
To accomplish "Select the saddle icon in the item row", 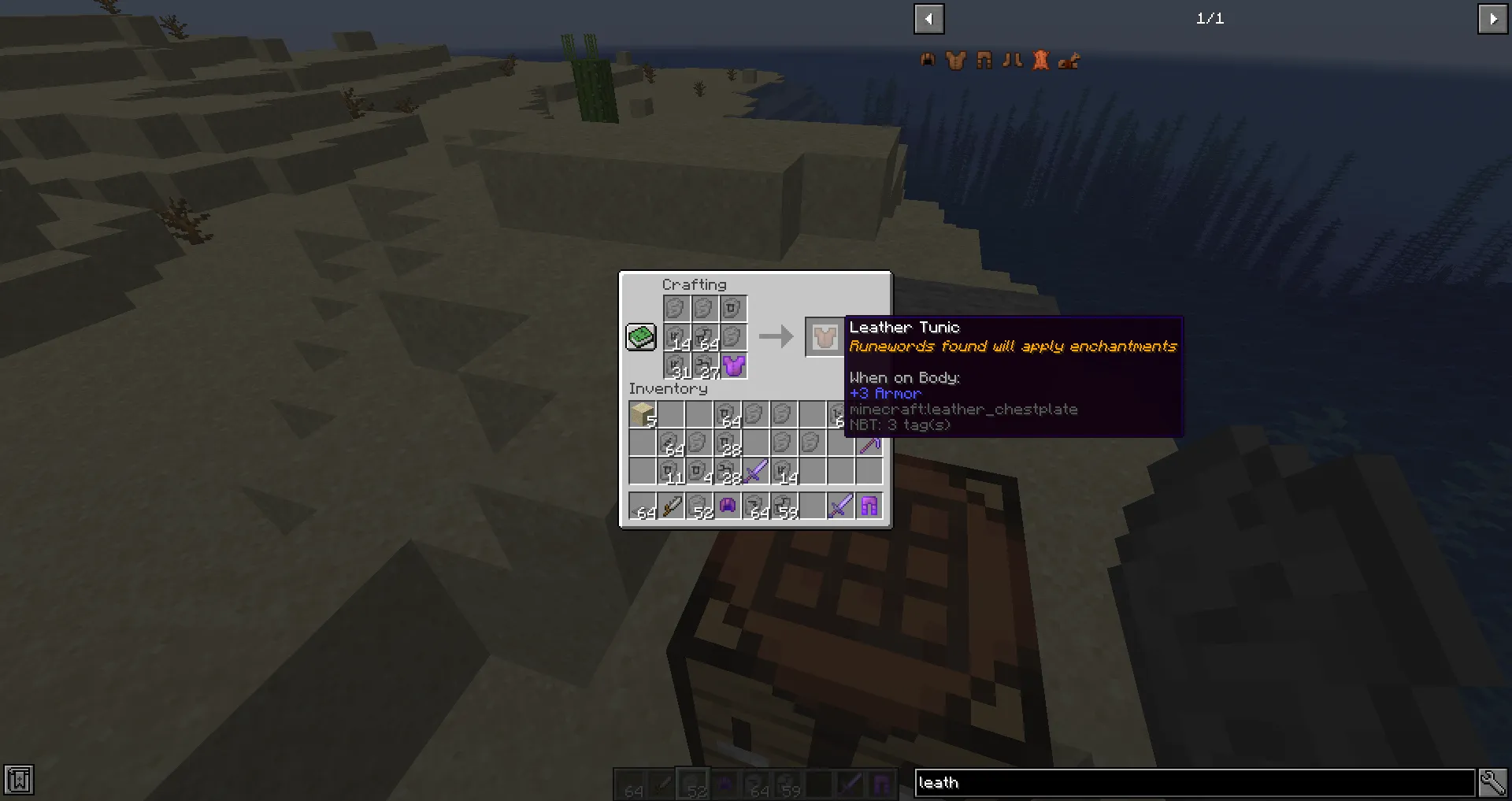I will pos(1069,61).
